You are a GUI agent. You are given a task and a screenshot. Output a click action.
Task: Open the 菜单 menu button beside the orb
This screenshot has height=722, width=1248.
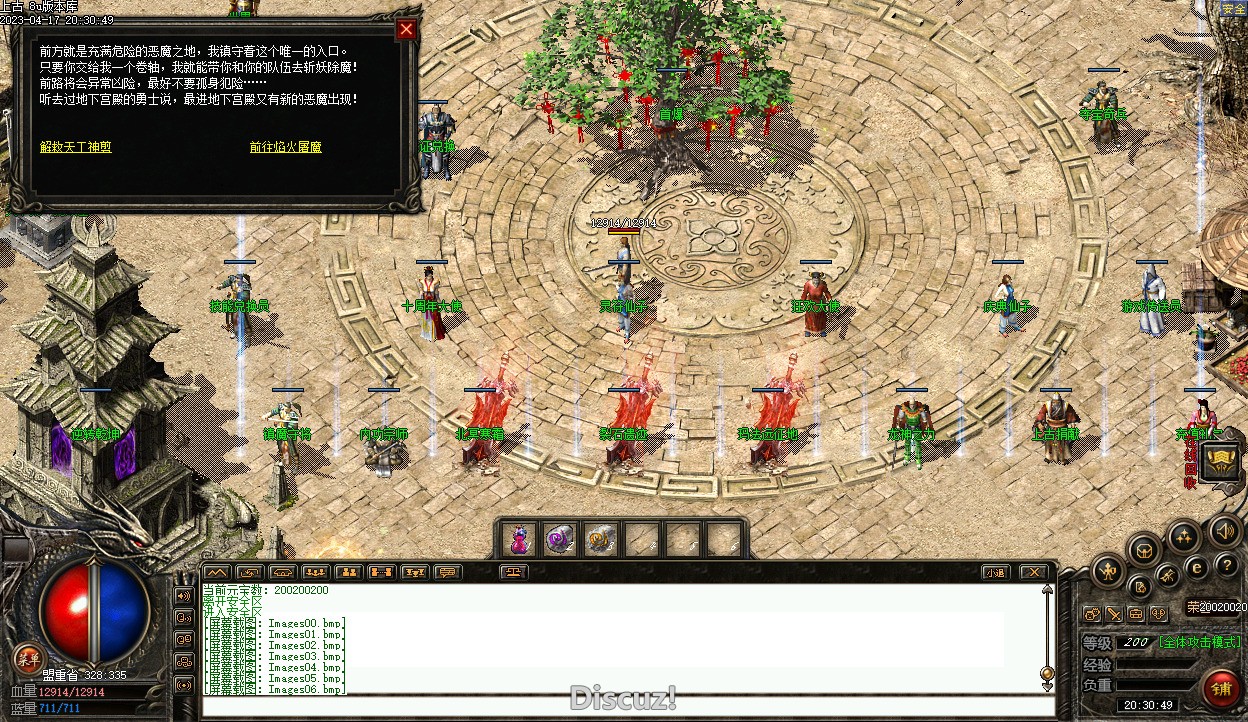(27, 659)
